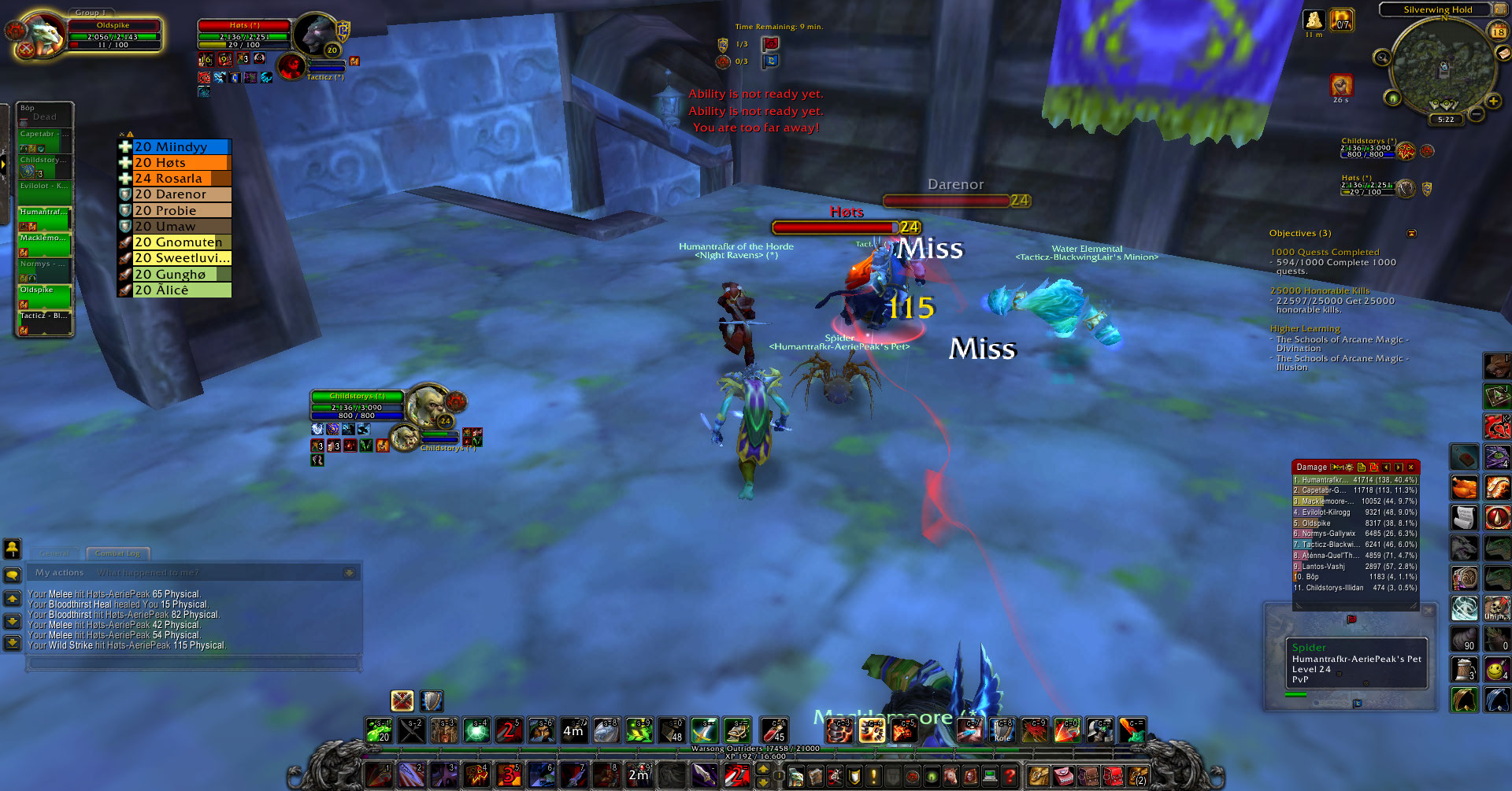1512x791 pixels.
Task: Switch to the General chat tab
Action: (x=54, y=553)
